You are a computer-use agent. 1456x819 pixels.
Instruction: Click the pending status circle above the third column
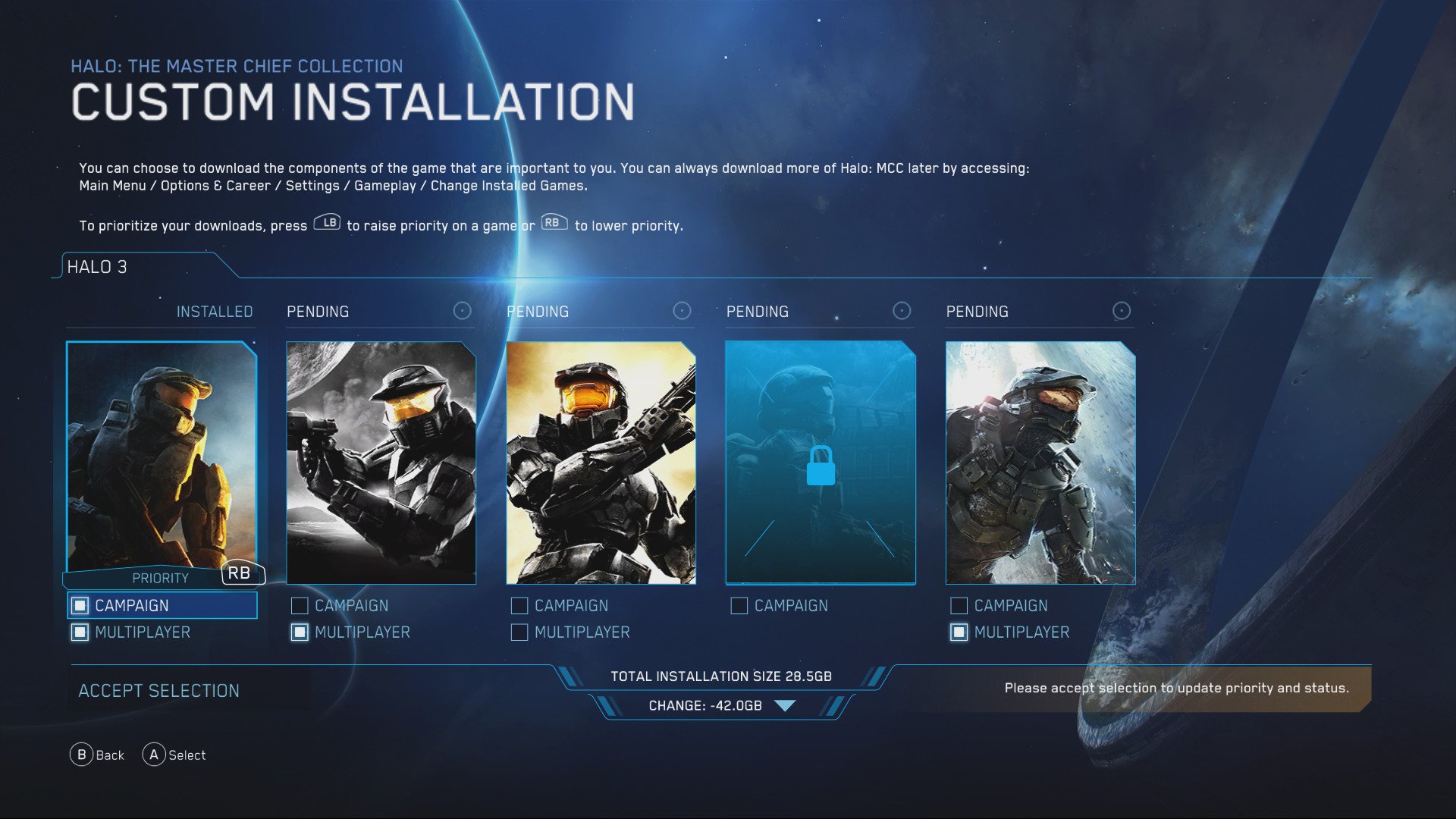click(680, 310)
